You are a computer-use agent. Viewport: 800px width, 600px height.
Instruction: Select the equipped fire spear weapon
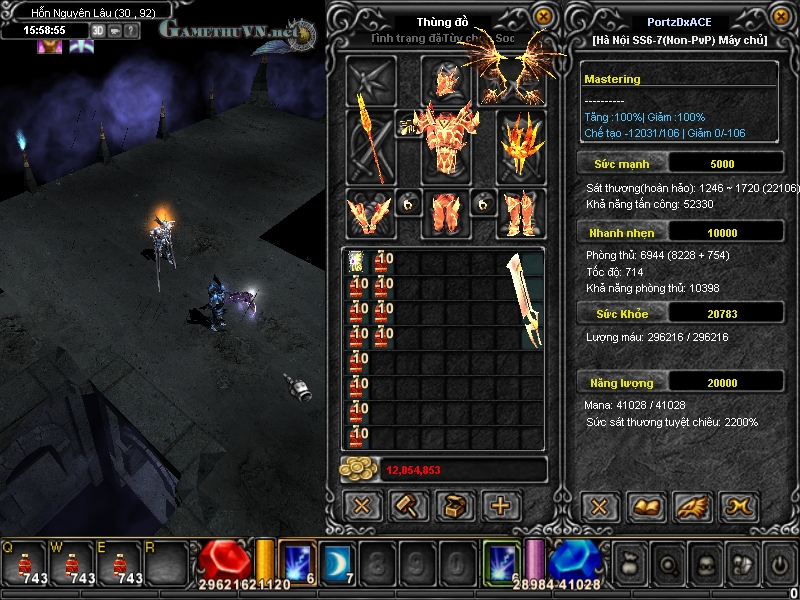371,145
